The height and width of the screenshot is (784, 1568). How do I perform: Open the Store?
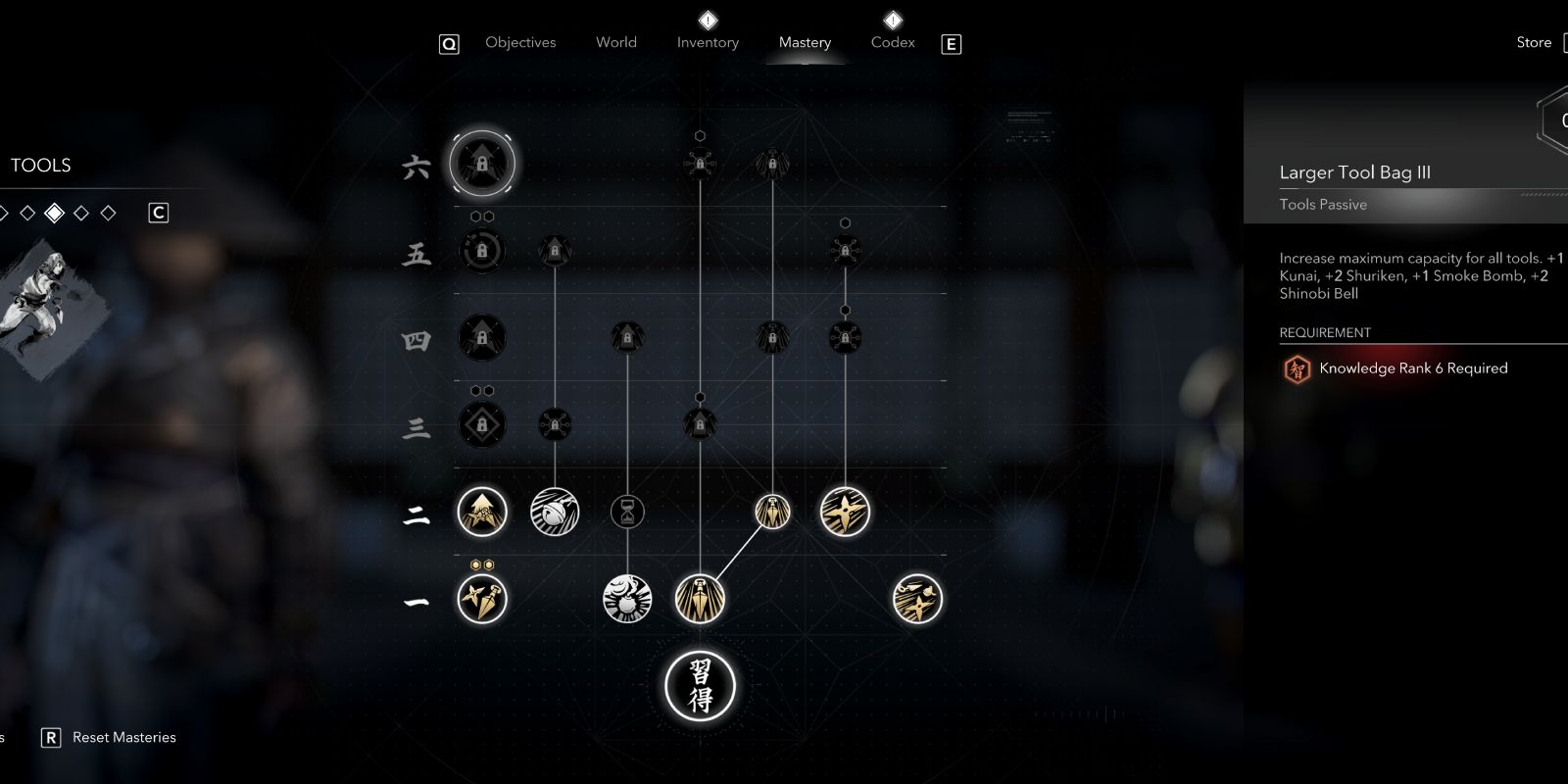[1534, 43]
